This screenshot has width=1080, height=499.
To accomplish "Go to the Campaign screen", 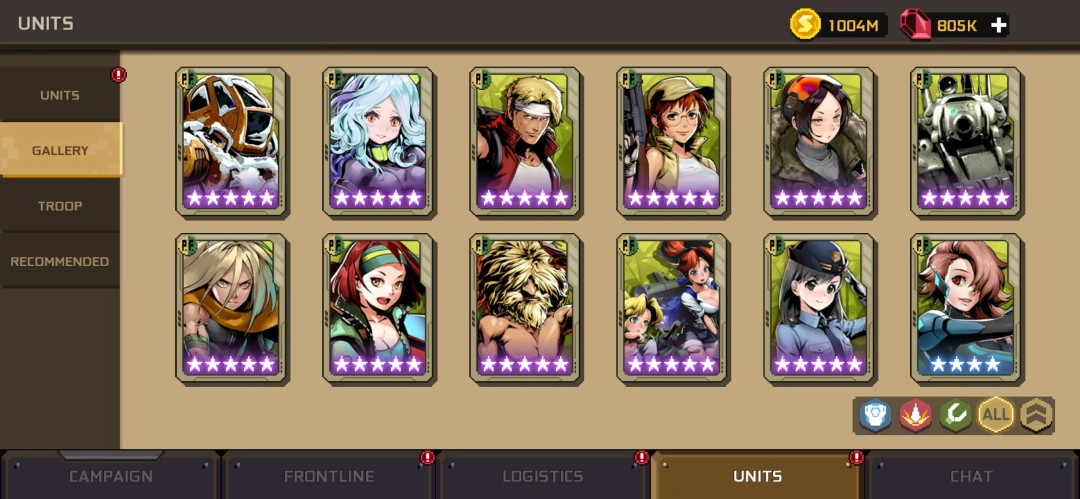I will point(110,476).
